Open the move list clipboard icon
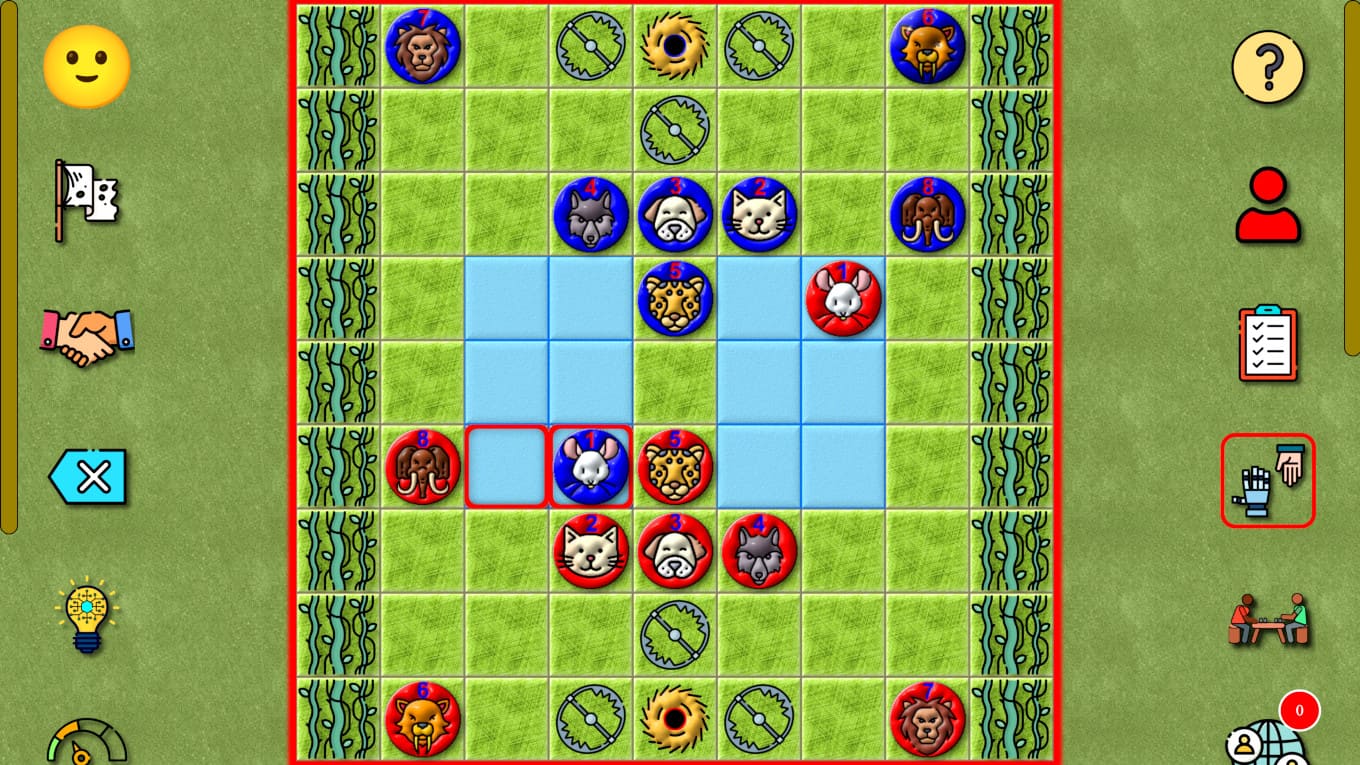Screen dimensions: 1360x765 pos(1268,343)
